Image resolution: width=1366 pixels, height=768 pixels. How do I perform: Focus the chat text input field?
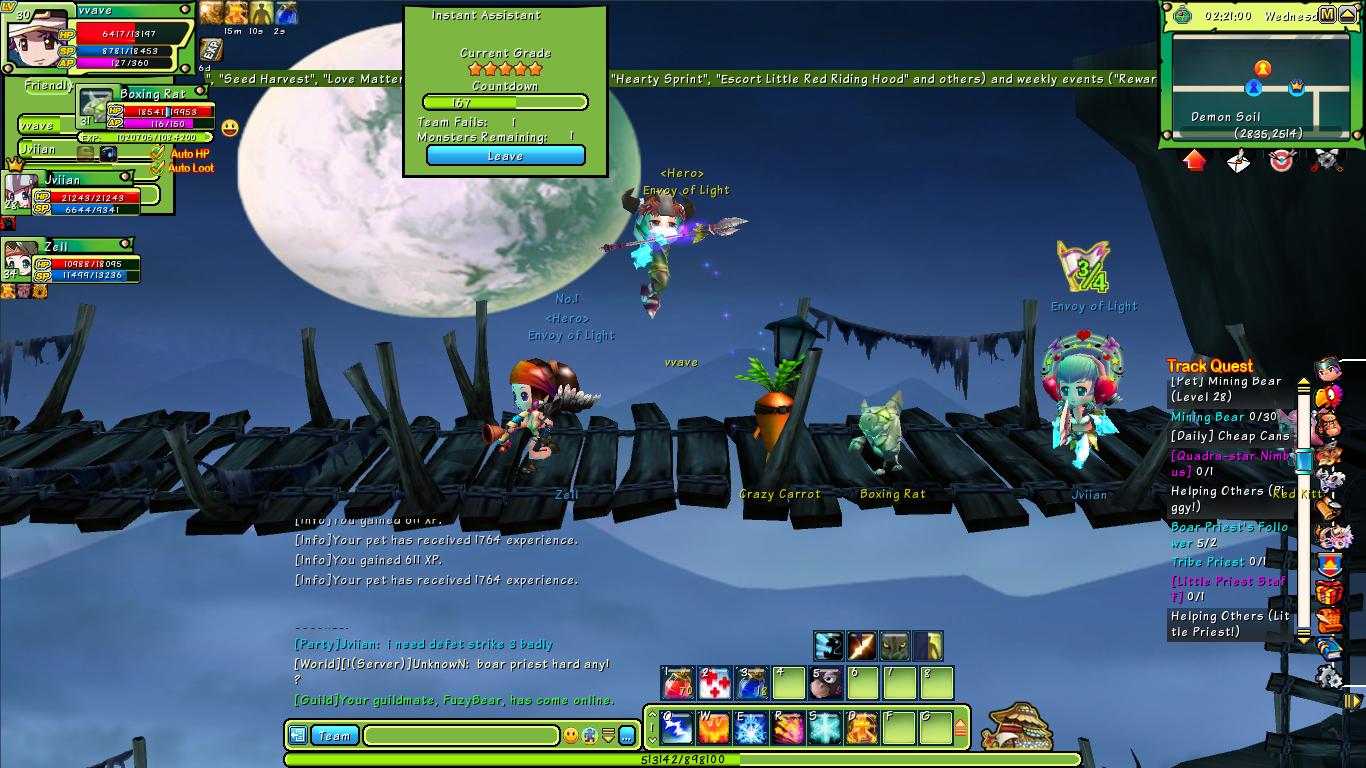coord(460,736)
